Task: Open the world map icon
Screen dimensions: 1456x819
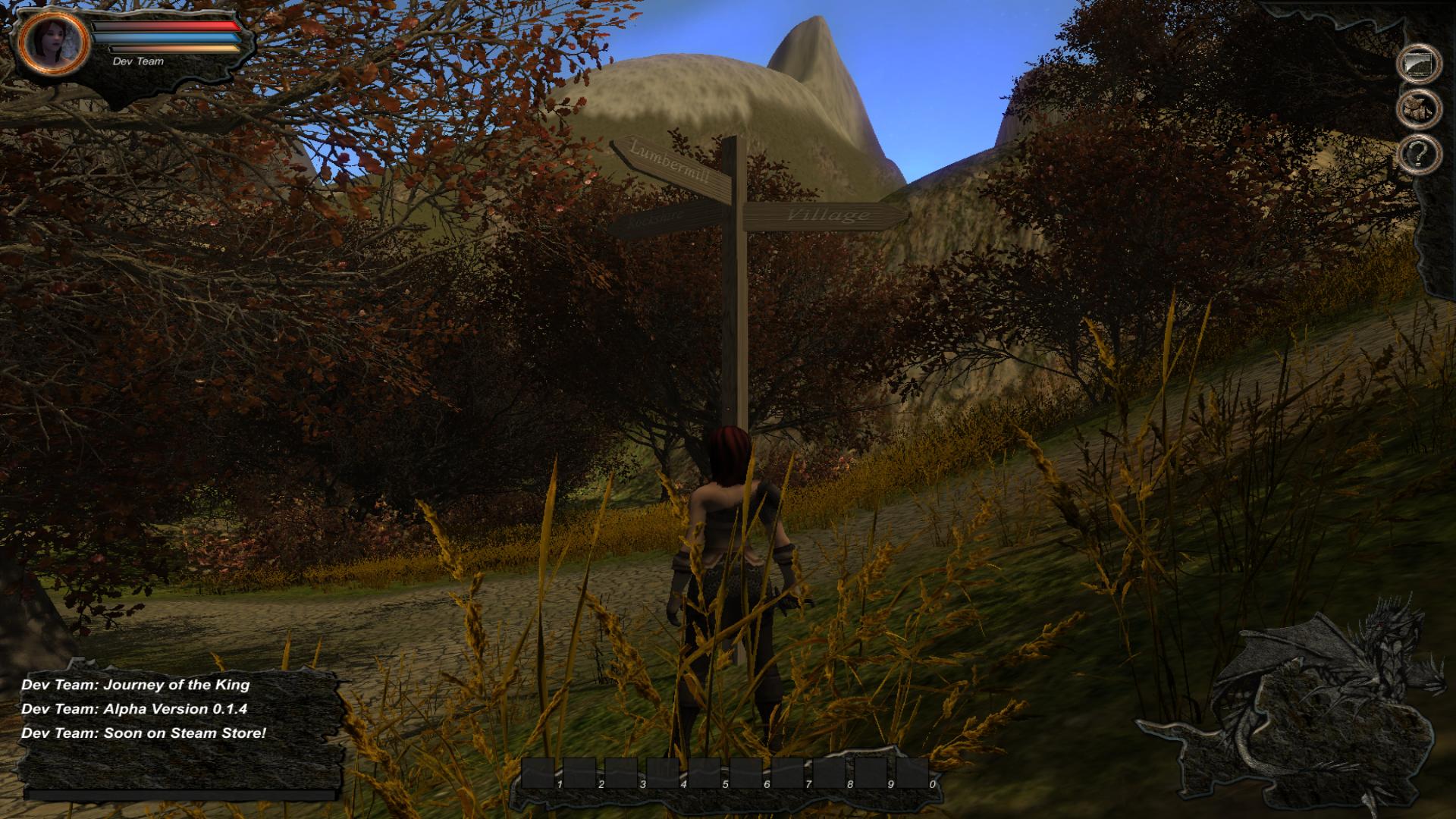Action: tap(1420, 63)
